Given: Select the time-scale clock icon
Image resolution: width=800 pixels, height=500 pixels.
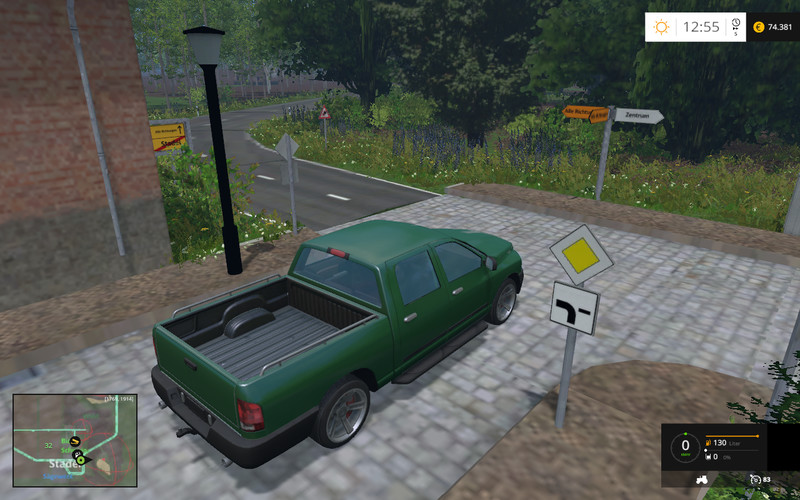Looking at the screenshot, I should (735, 25).
